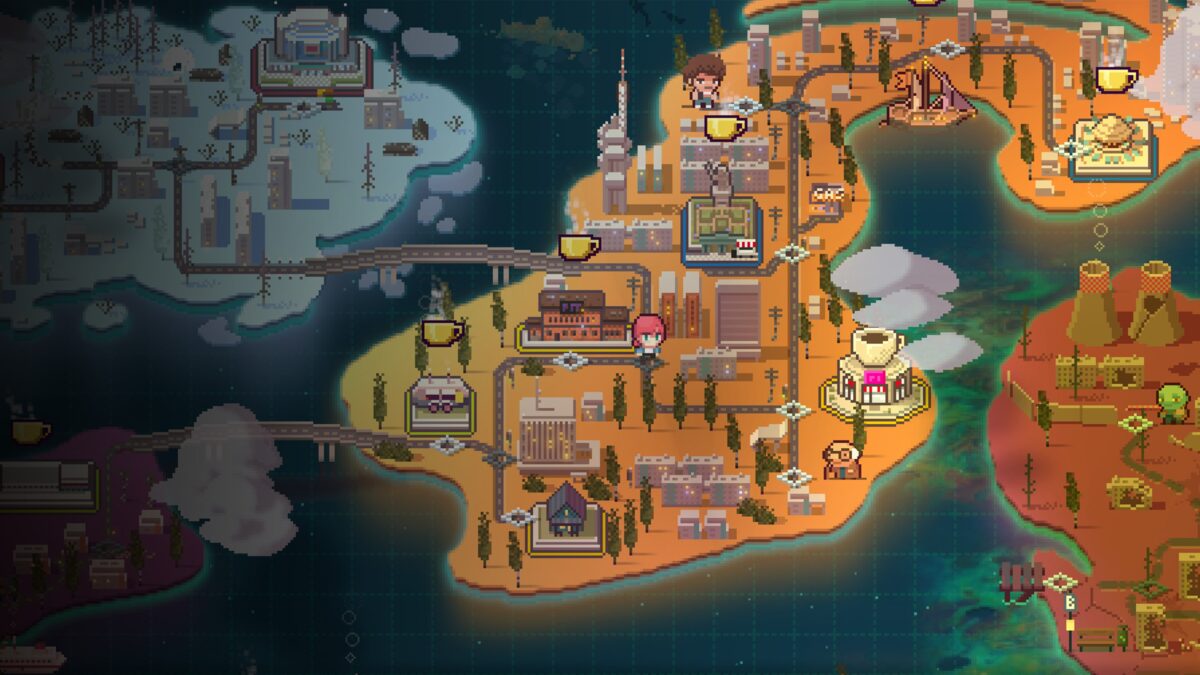
Task: Select the arena on the snowy island
Action: [x=311, y=52]
